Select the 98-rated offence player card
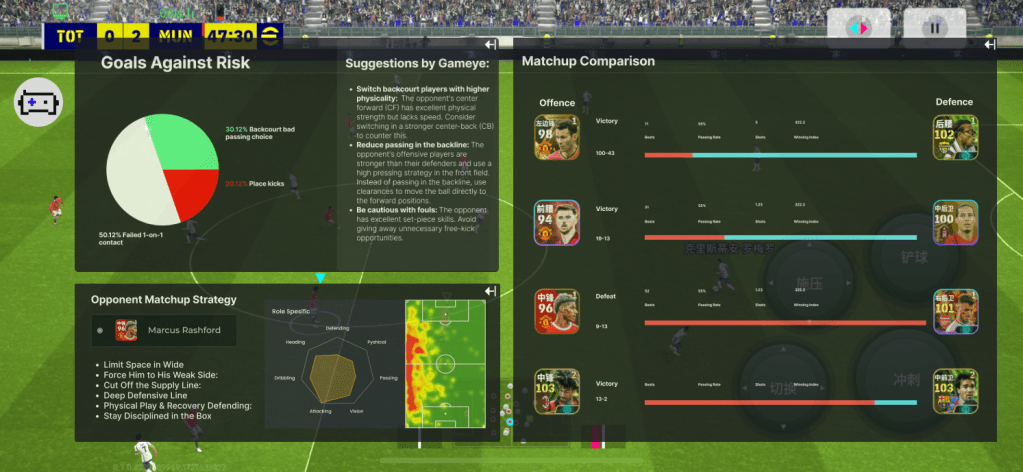1023x472 pixels. 557,138
